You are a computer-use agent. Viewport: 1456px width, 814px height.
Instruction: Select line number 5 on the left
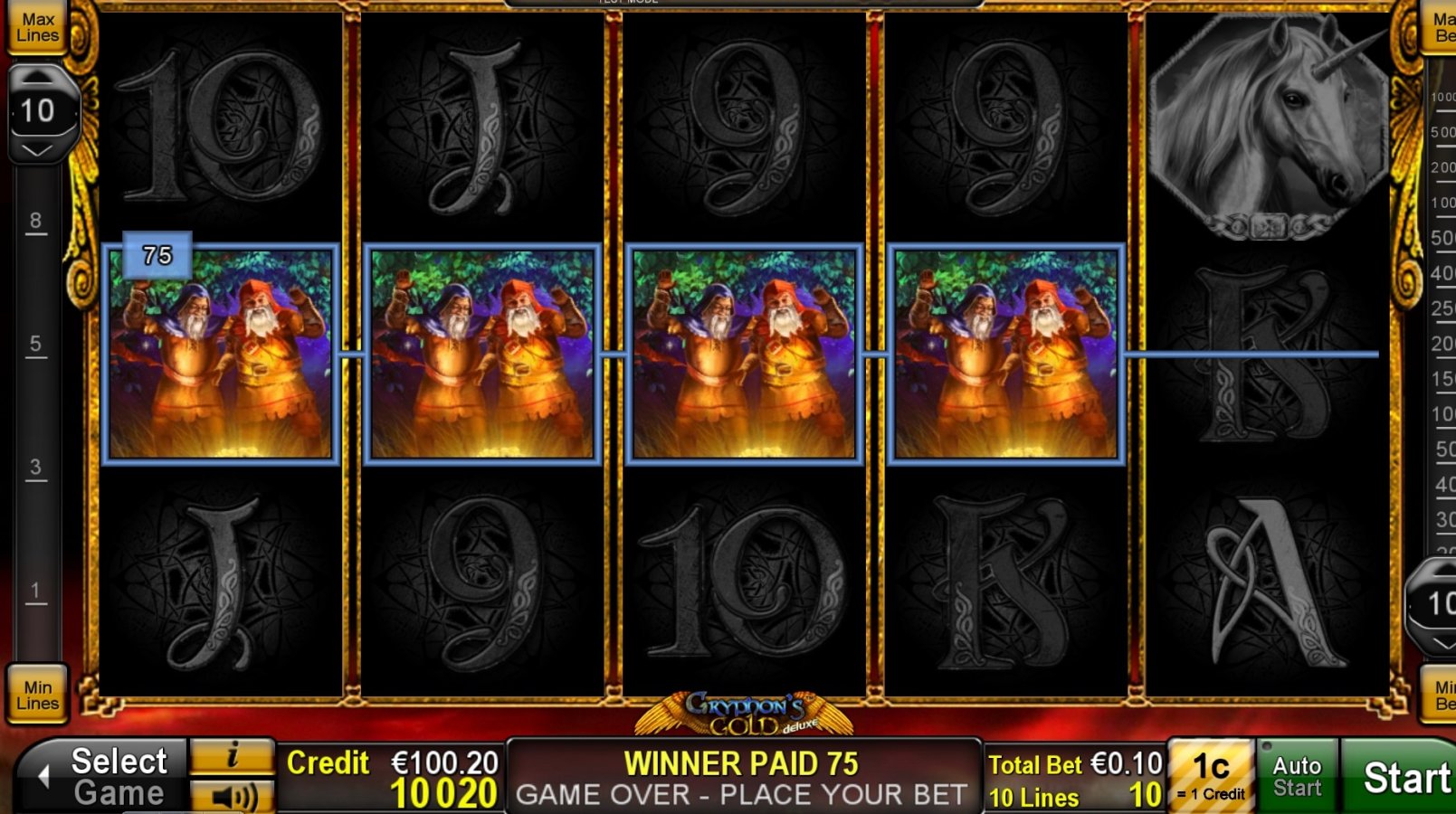coord(35,344)
